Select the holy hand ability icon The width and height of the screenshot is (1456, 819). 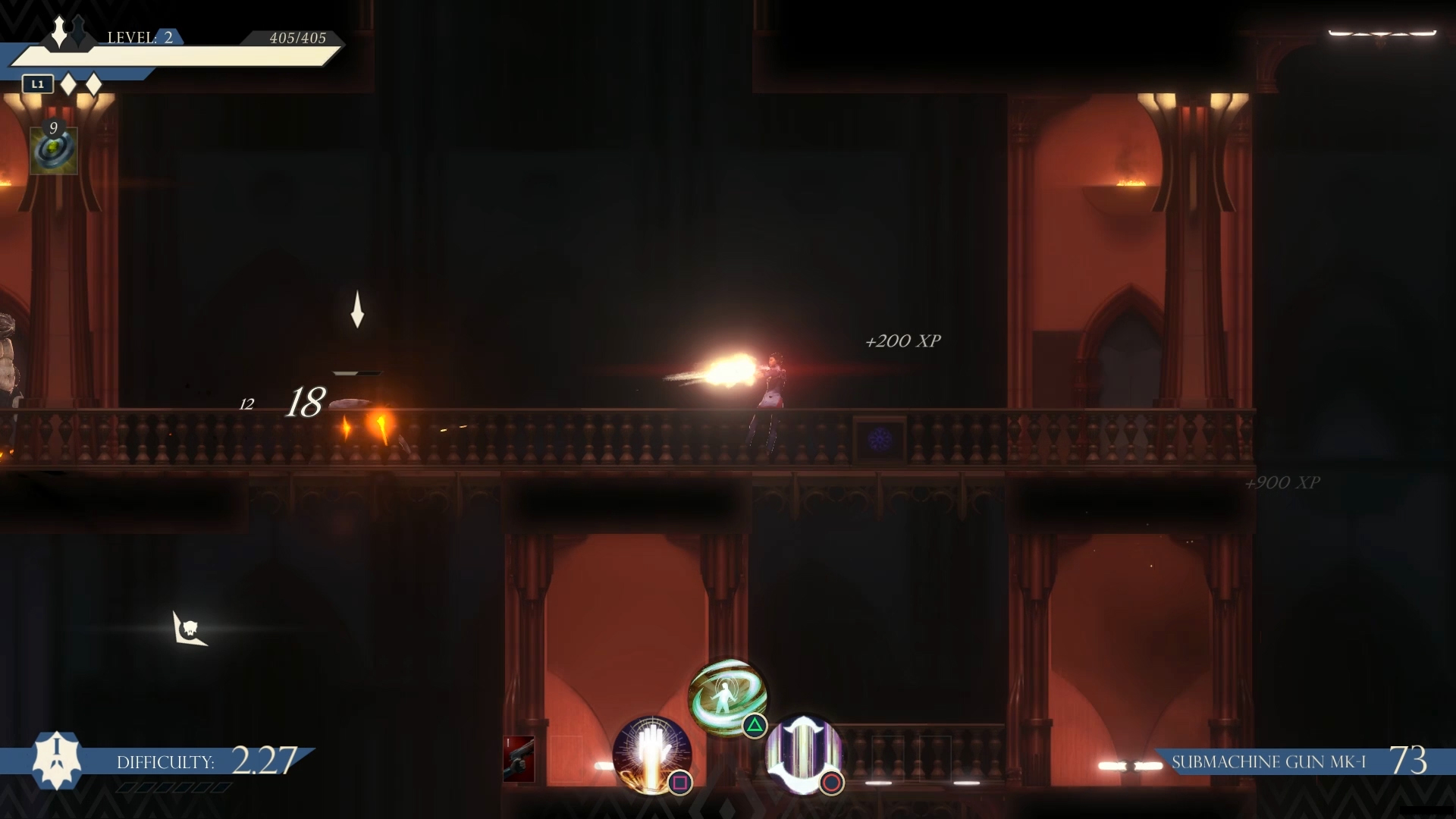pos(651,755)
